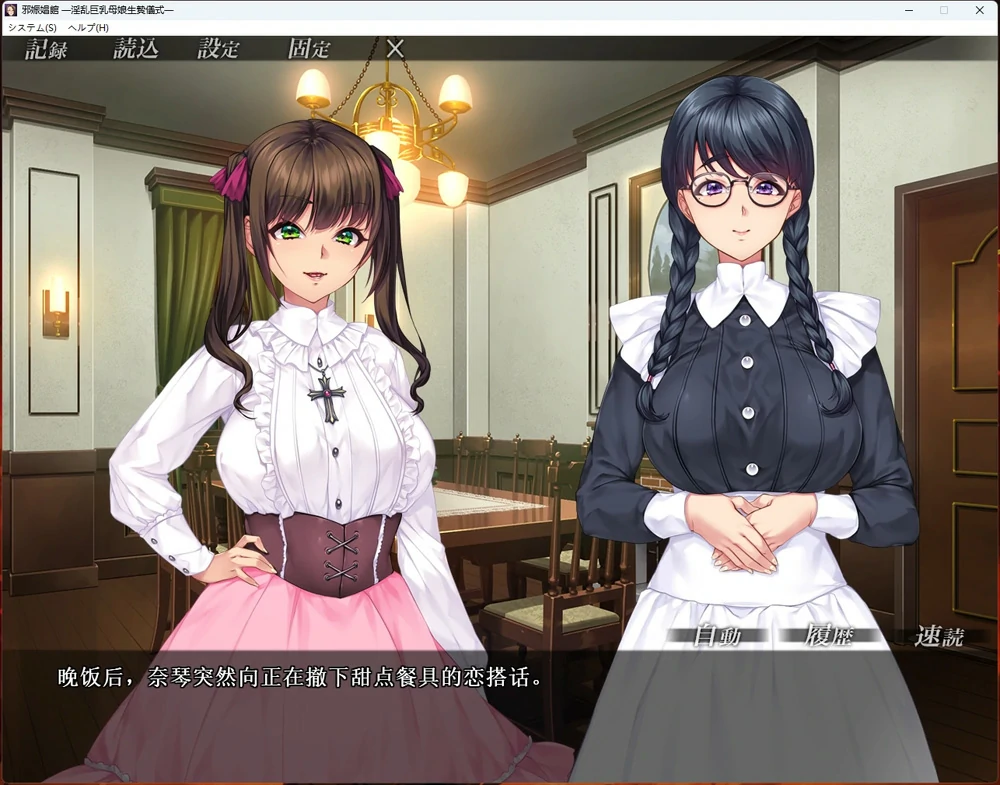Open the システム(S) window menu

point(32,27)
